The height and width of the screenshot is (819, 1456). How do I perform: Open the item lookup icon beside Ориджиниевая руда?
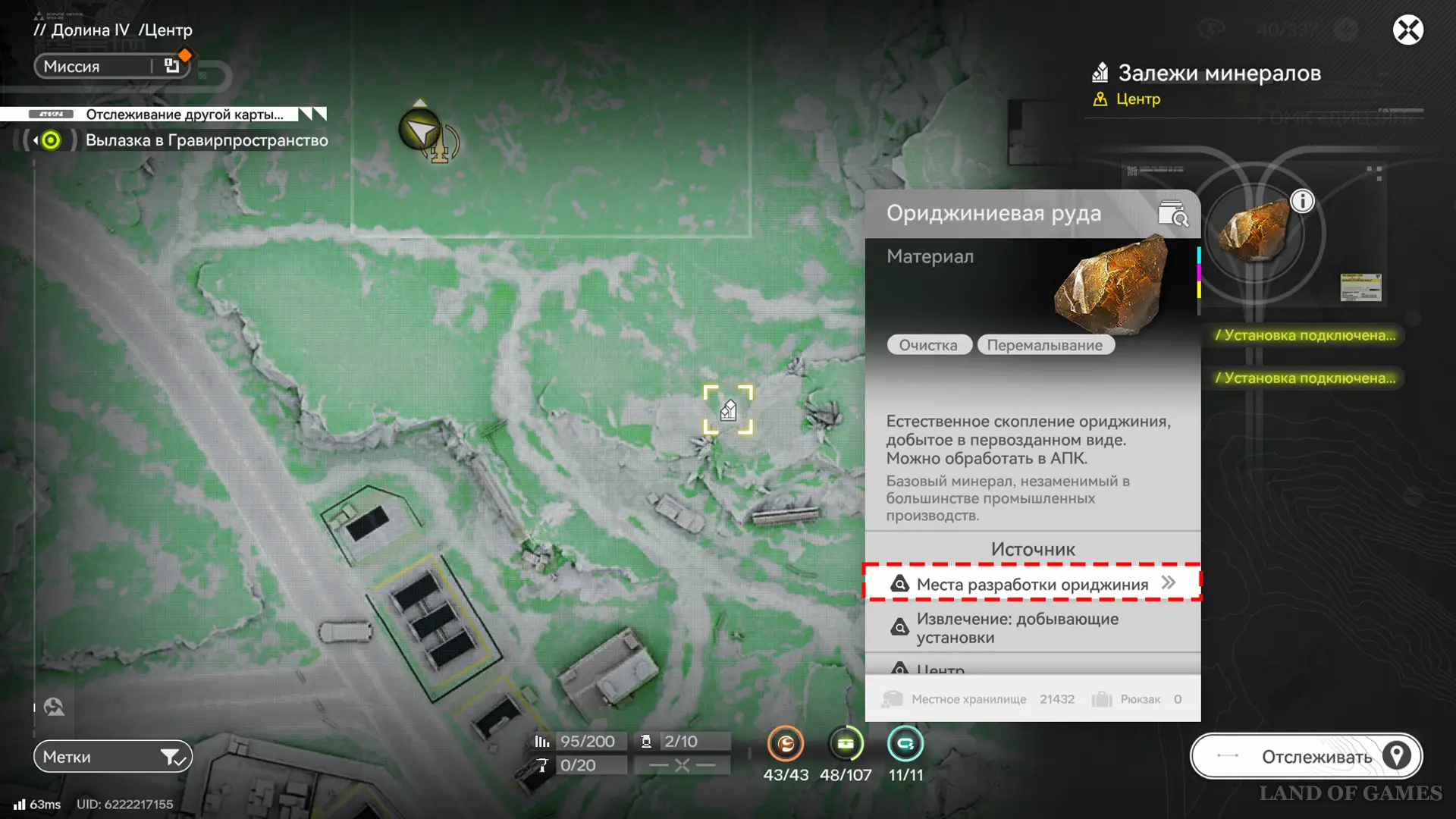click(1172, 215)
